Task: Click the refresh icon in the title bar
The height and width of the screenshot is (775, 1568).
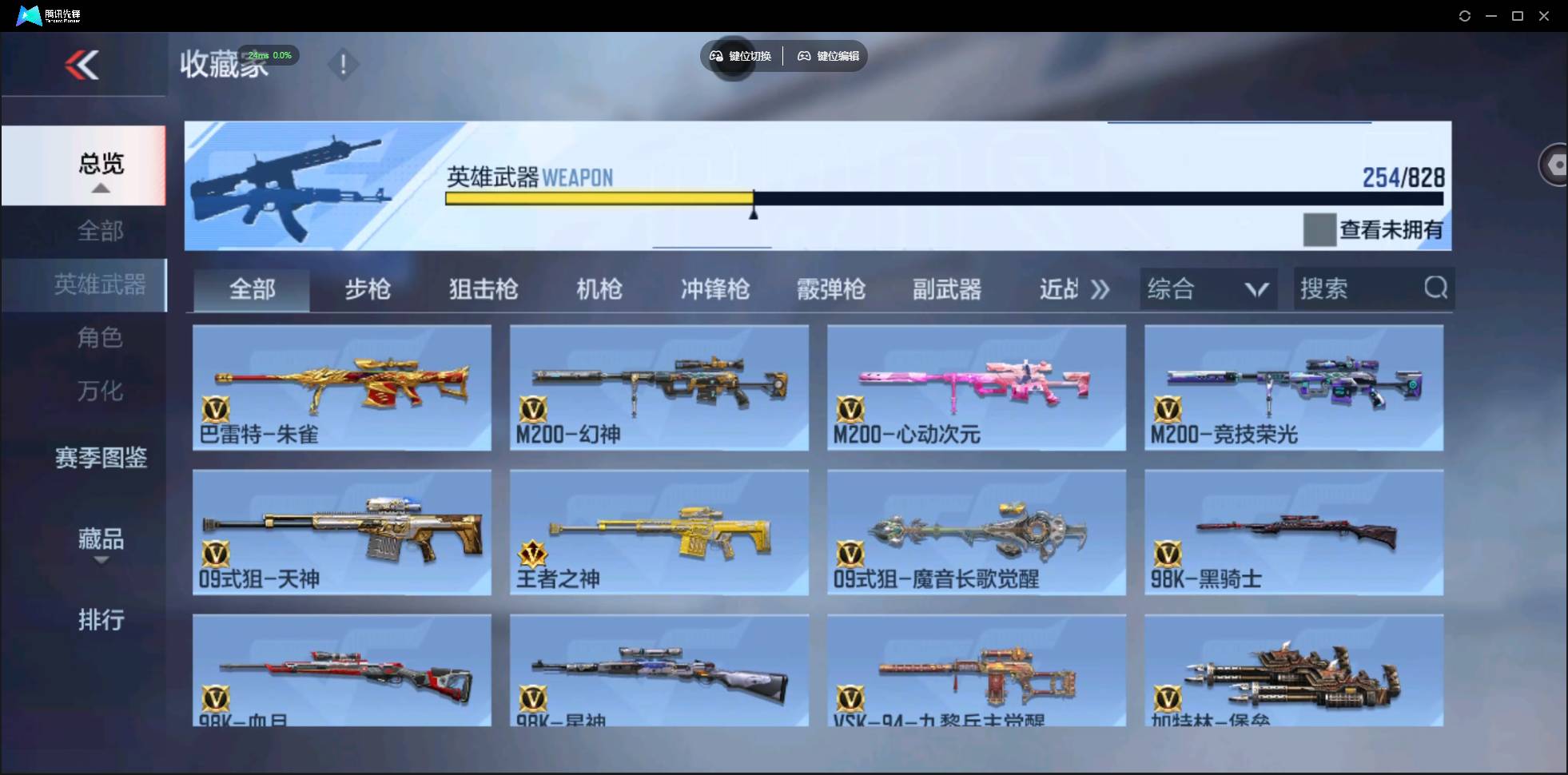Action: tap(1465, 15)
